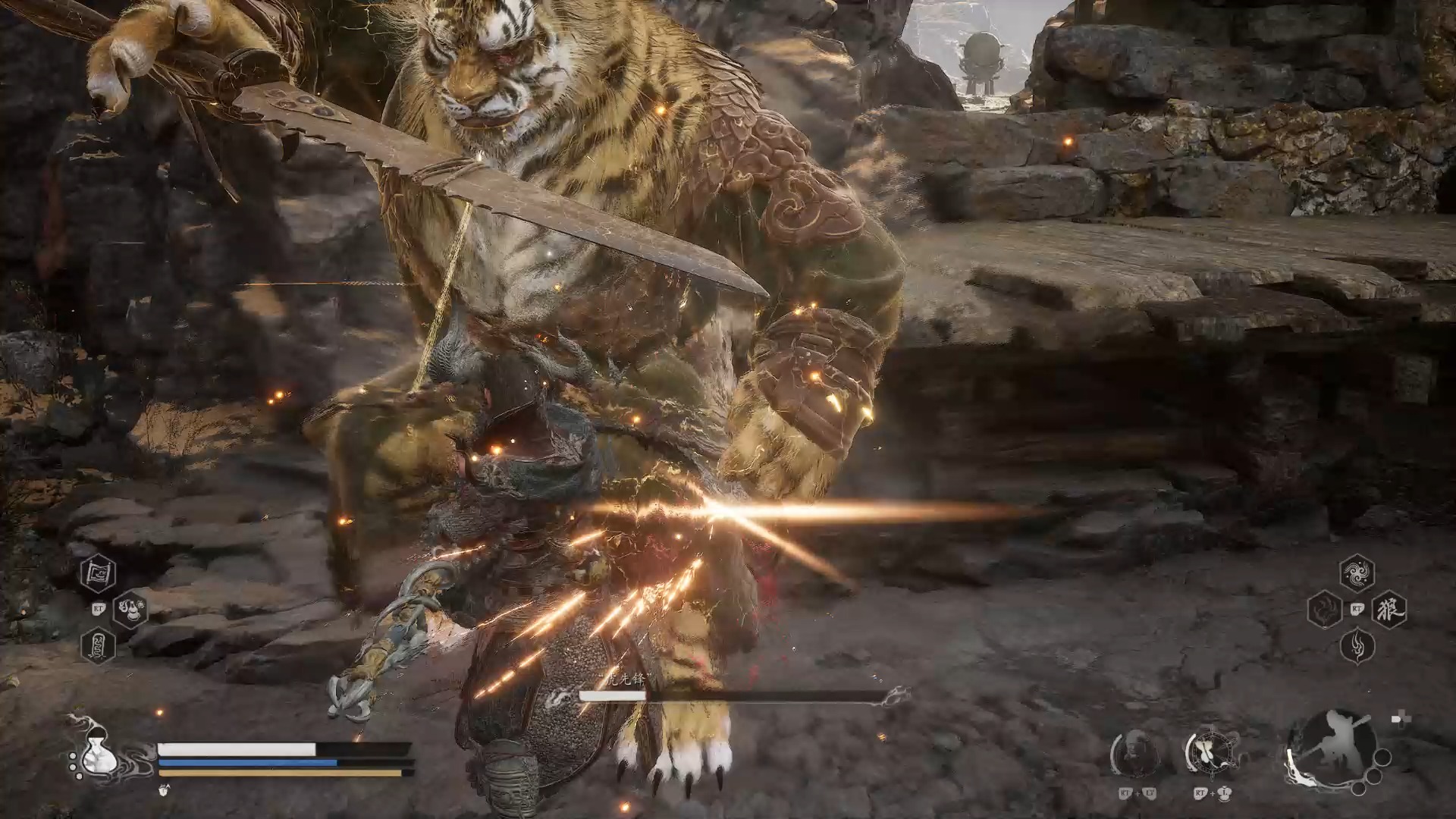The height and width of the screenshot is (819, 1456).
Task: Cast the swirling wind spell
Action: click(x=1357, y=573)
